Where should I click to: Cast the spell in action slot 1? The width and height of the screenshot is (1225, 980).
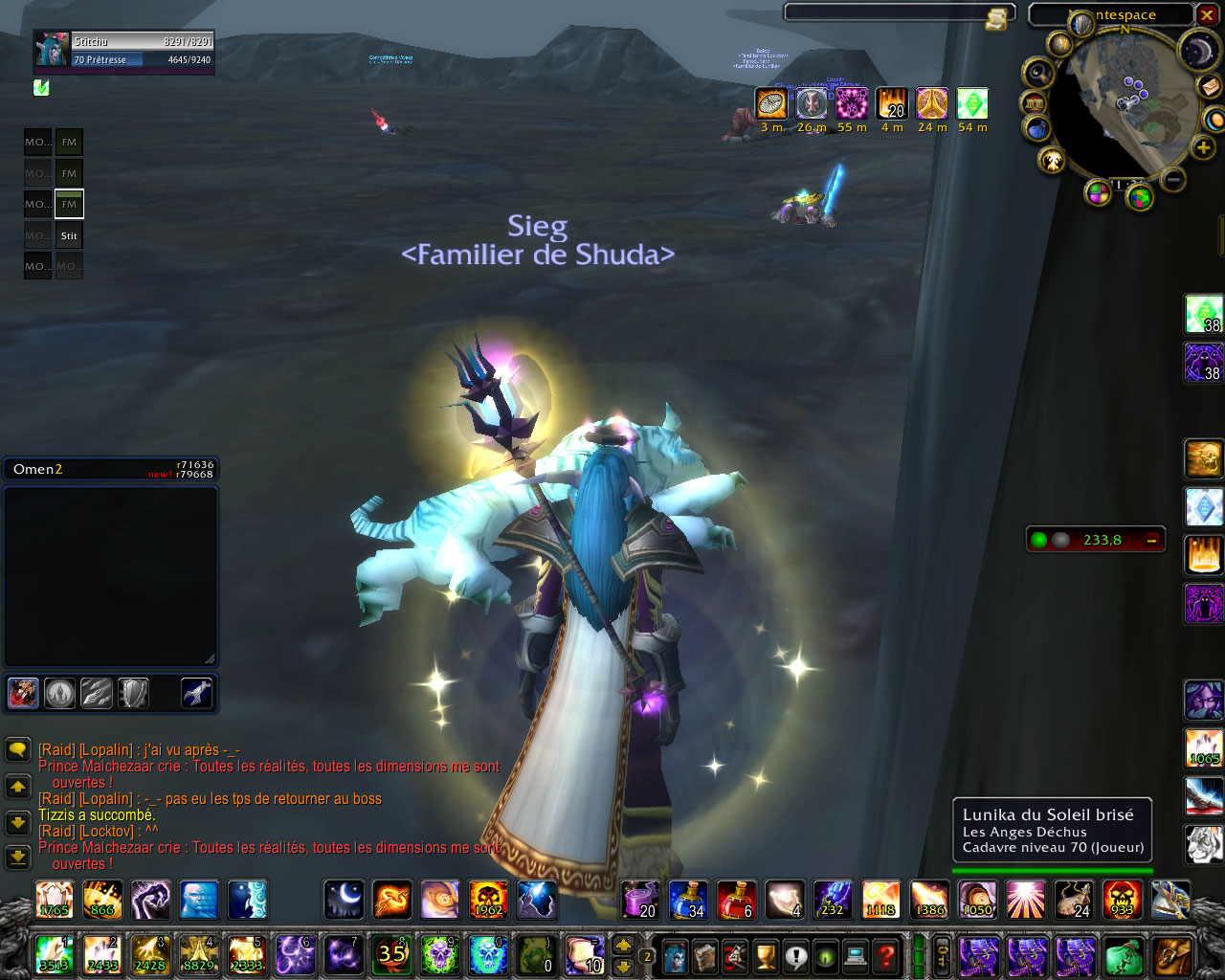[54, 955]
